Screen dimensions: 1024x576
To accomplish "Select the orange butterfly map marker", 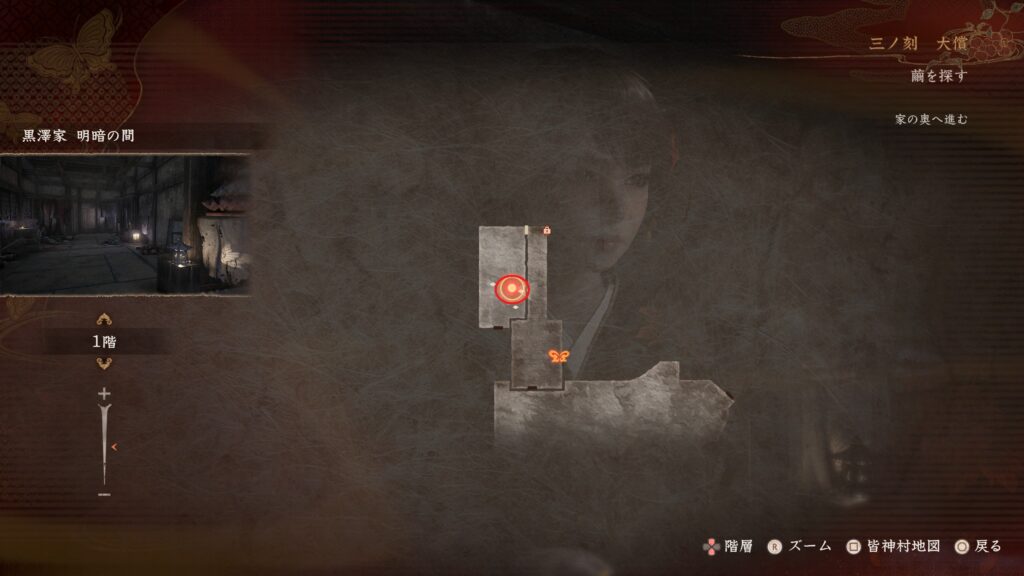I will pyautogui.click(x=558, y=356).
